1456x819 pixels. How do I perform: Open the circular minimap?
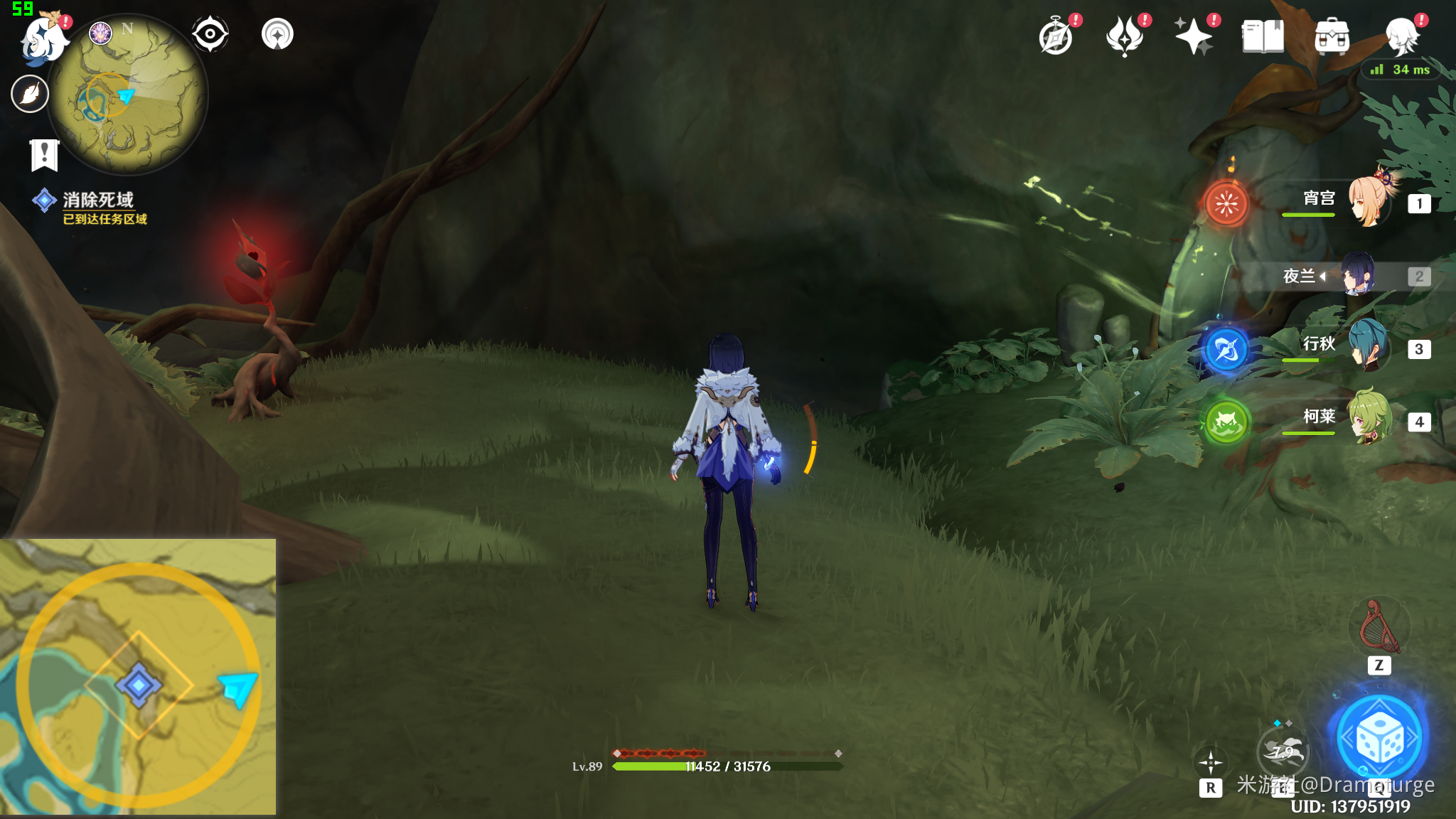pyautogui.click(x=128, y=95)
